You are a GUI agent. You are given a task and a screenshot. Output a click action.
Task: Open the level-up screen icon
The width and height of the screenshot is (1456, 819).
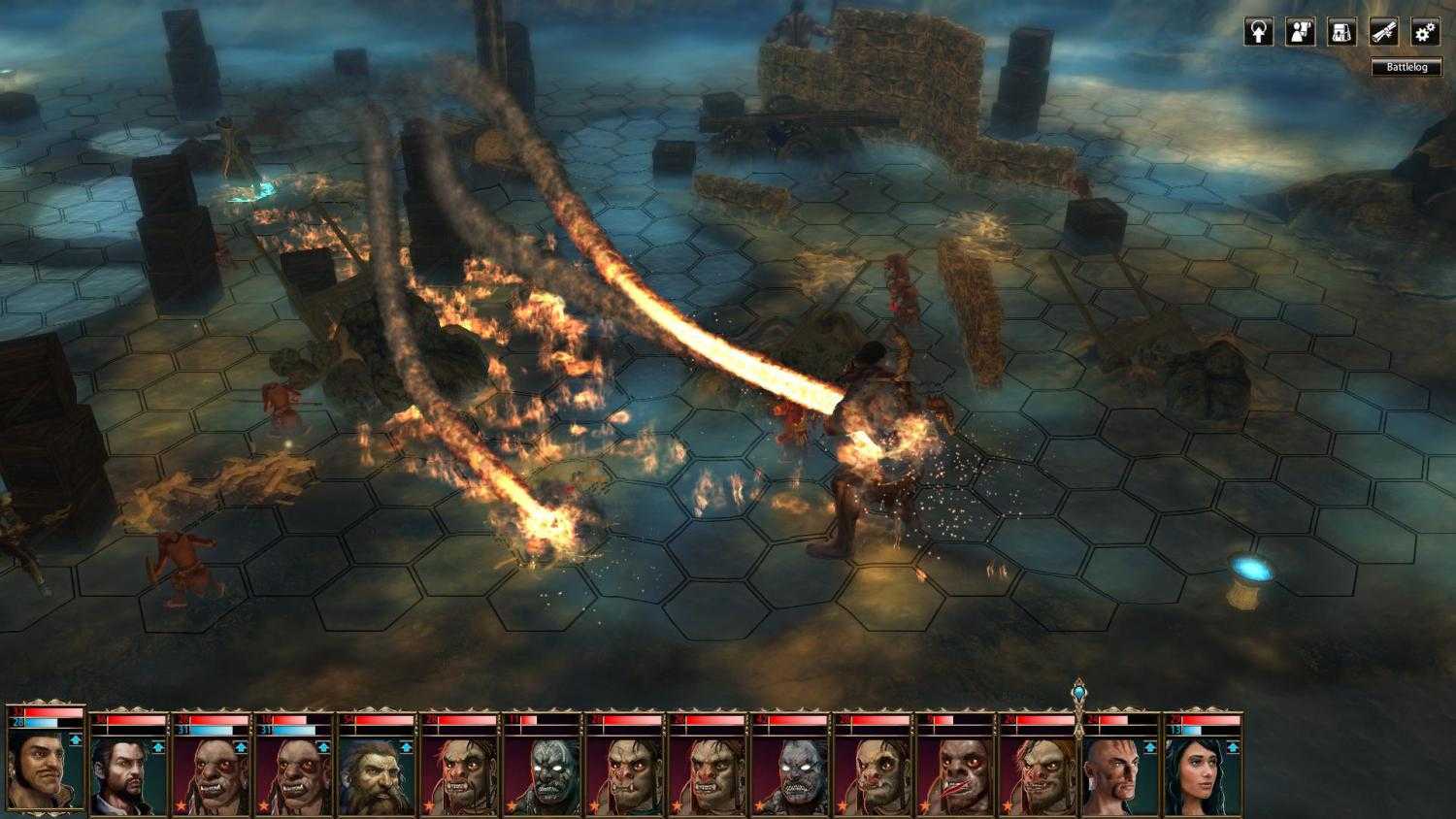tap(1259, 32)
